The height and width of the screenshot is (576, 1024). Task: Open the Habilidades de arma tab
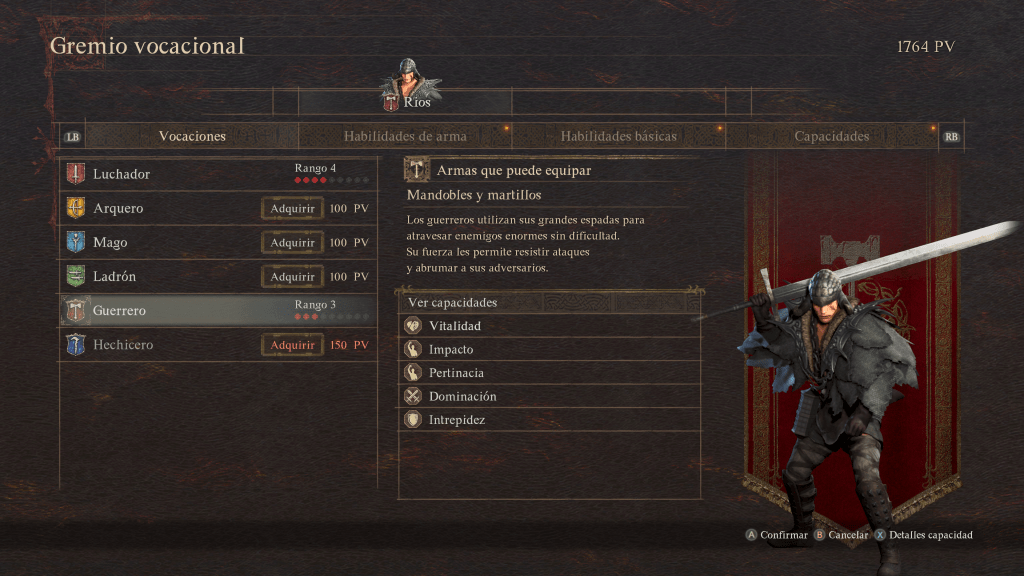point(405,136)
